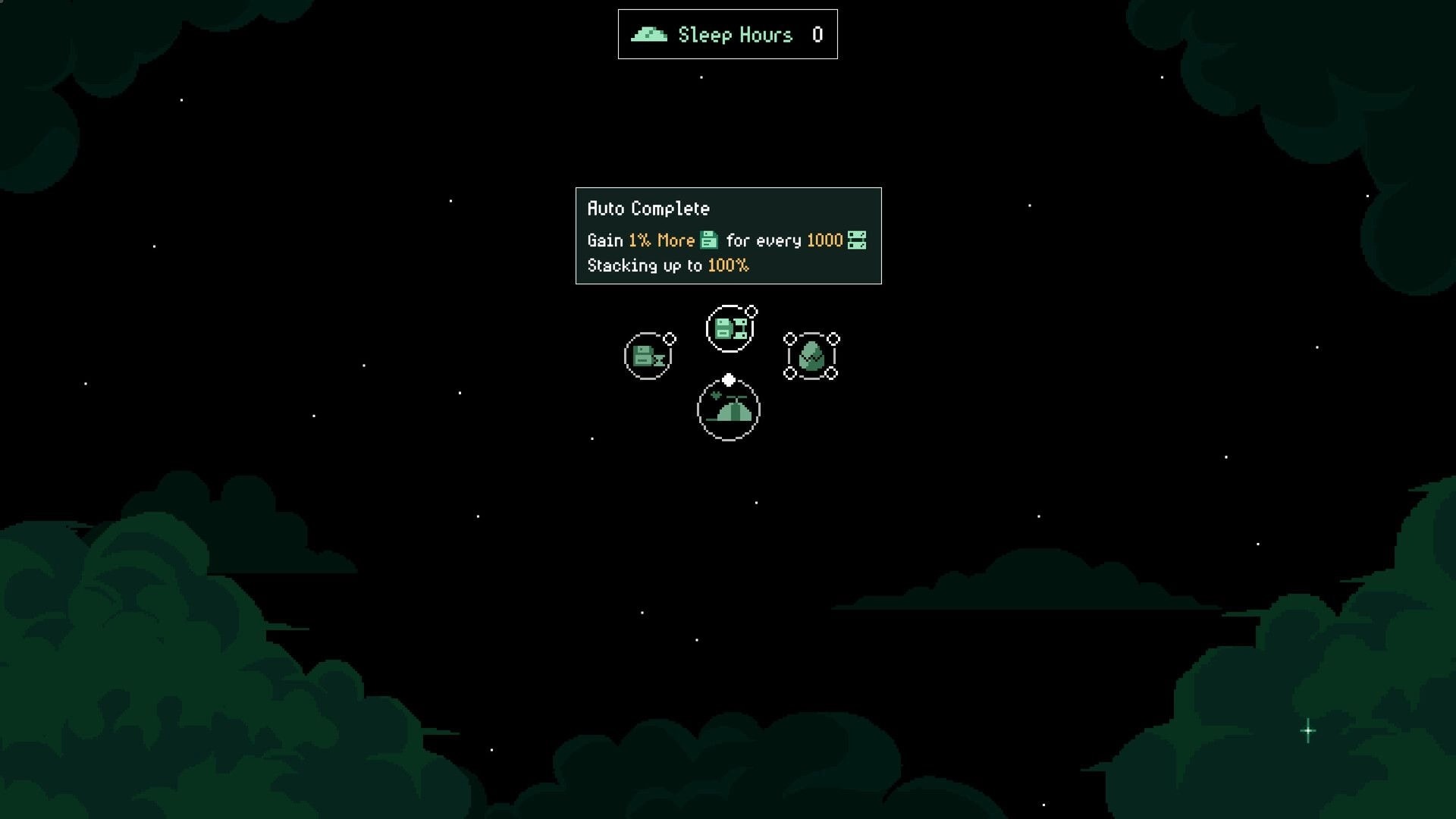Click the top-right rank circle on the egg node
This screenshot has height=819, width=1456.
[833, 339]
